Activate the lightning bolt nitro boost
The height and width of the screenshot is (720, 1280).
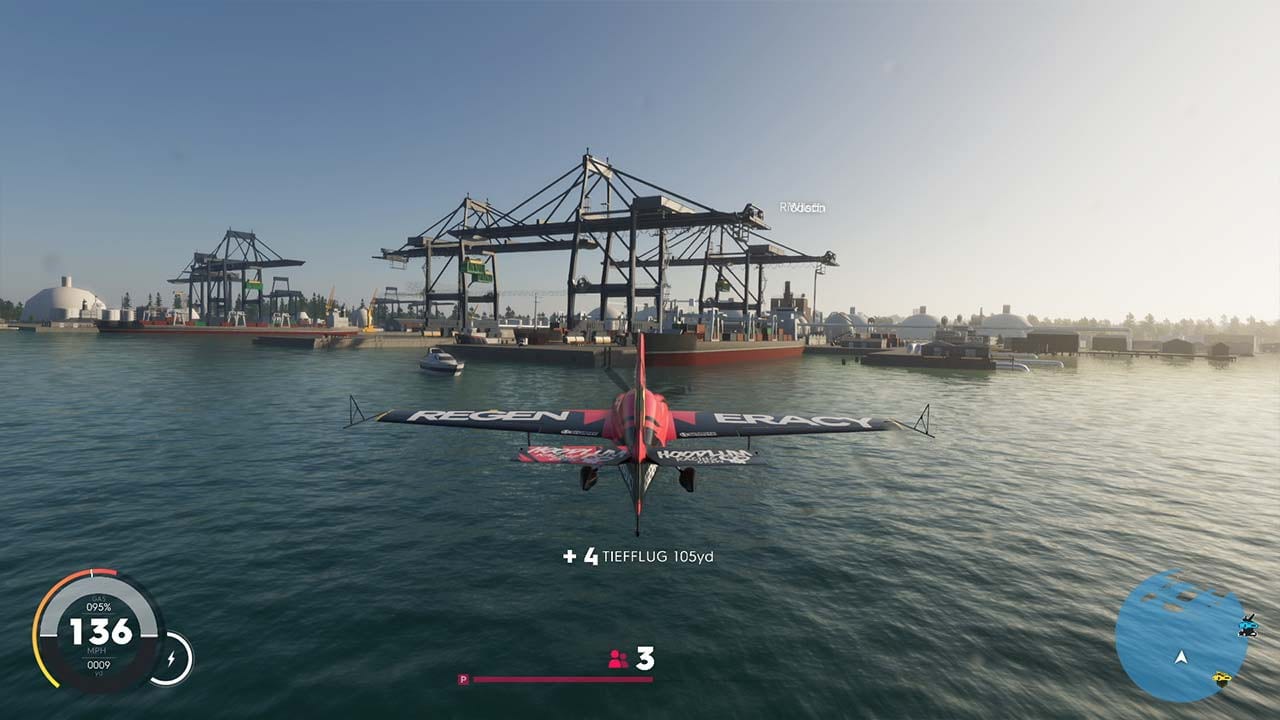coord(171,659)
